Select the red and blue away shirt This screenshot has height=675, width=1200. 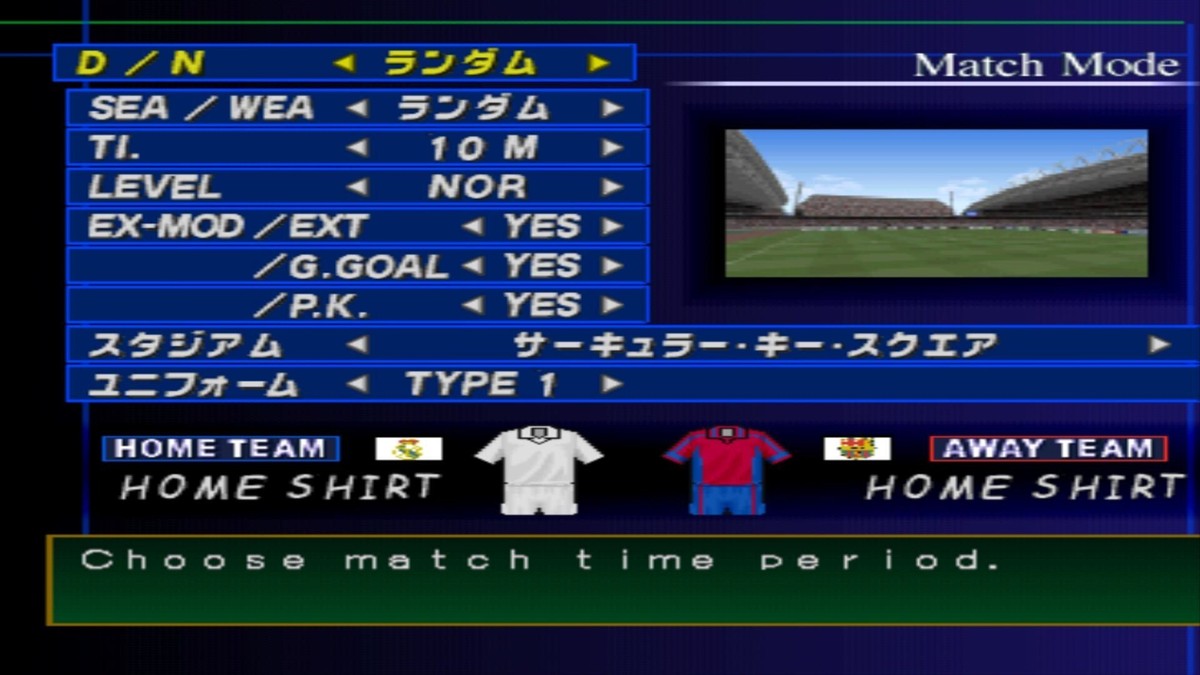[x=727, y=469]
